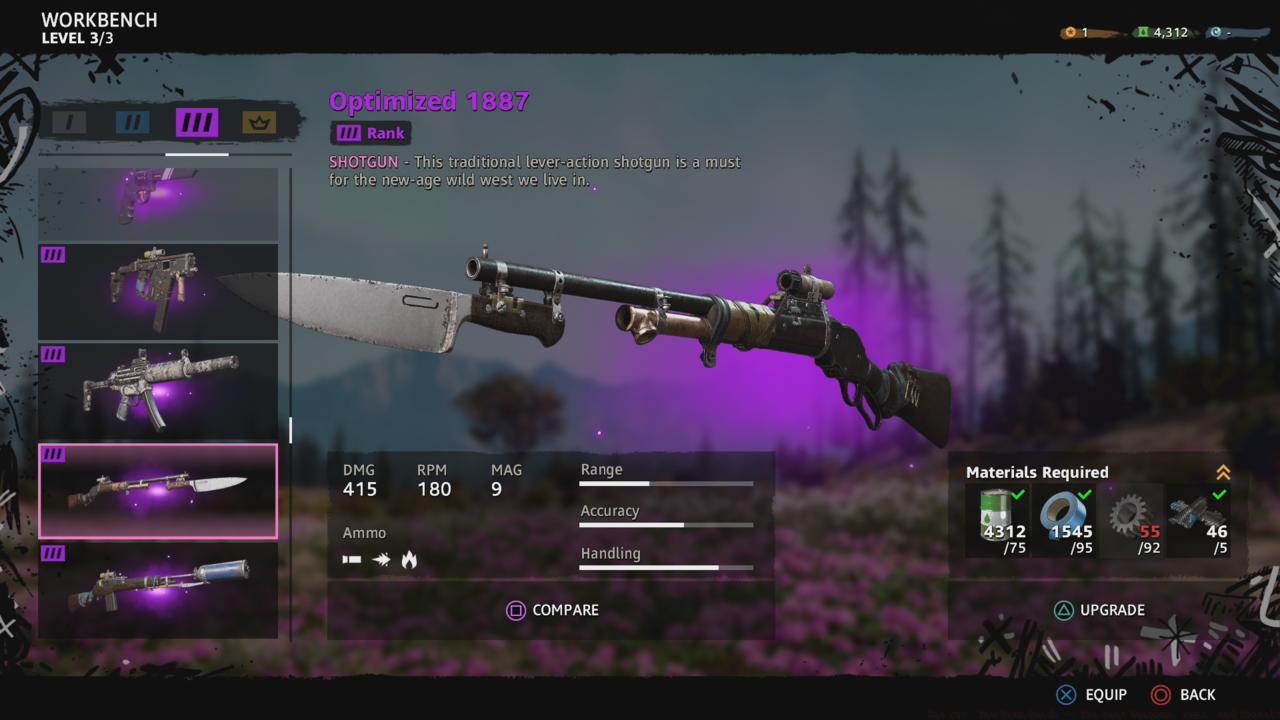Click the Handling stat bar
Screen dimensions: 1280x720
[666, 568]
